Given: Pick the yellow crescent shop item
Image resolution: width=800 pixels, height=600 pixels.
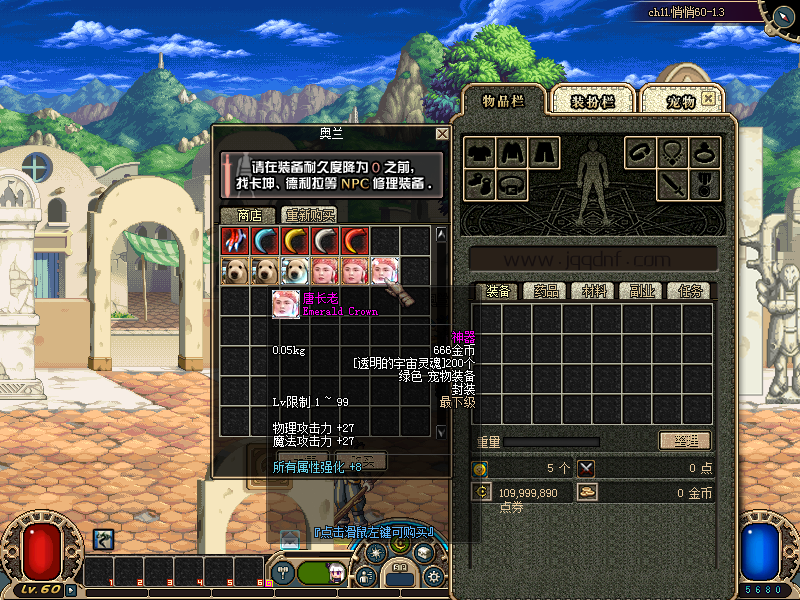Looking at the screenshot, I should point(295,241).
